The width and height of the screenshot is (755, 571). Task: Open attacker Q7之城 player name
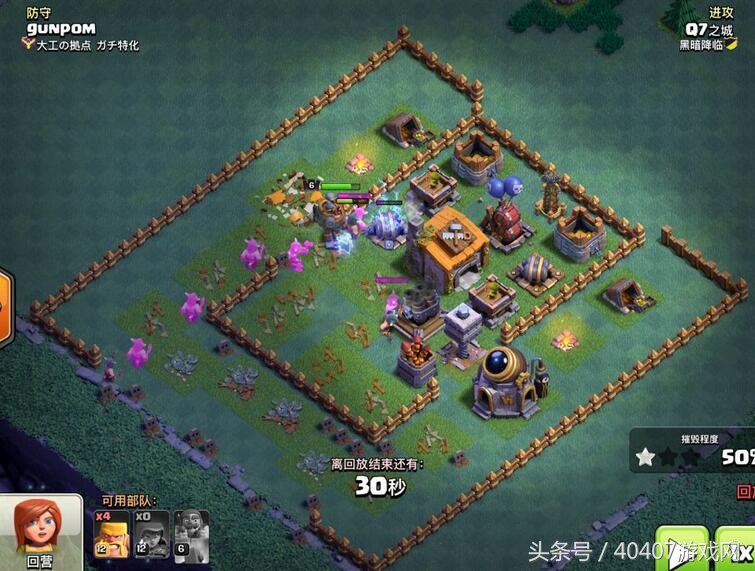pyautogui.click(x=709, y=28)
